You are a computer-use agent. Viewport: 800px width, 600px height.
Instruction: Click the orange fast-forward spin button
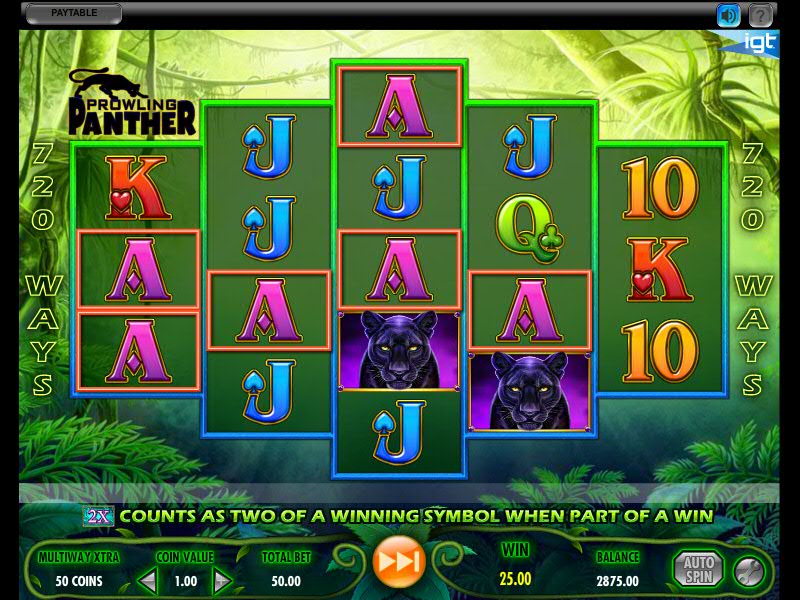[399, 562]
